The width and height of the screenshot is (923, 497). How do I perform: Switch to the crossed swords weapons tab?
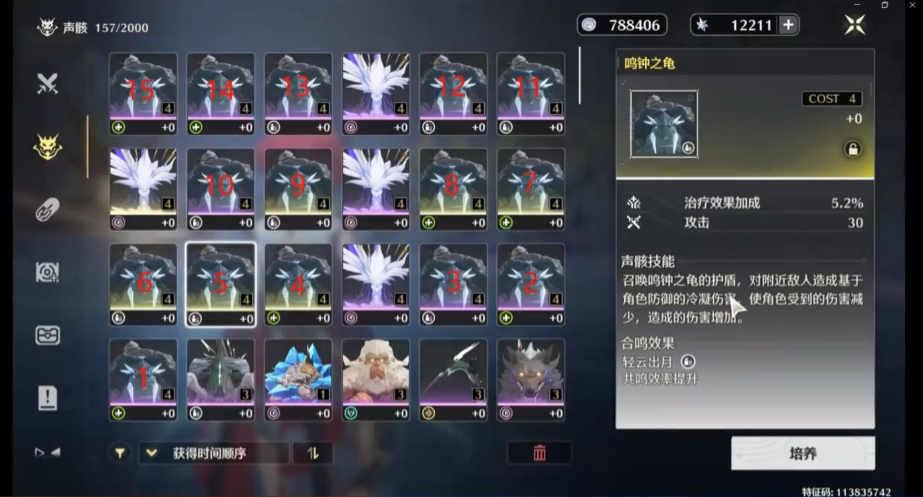(47, 84)
